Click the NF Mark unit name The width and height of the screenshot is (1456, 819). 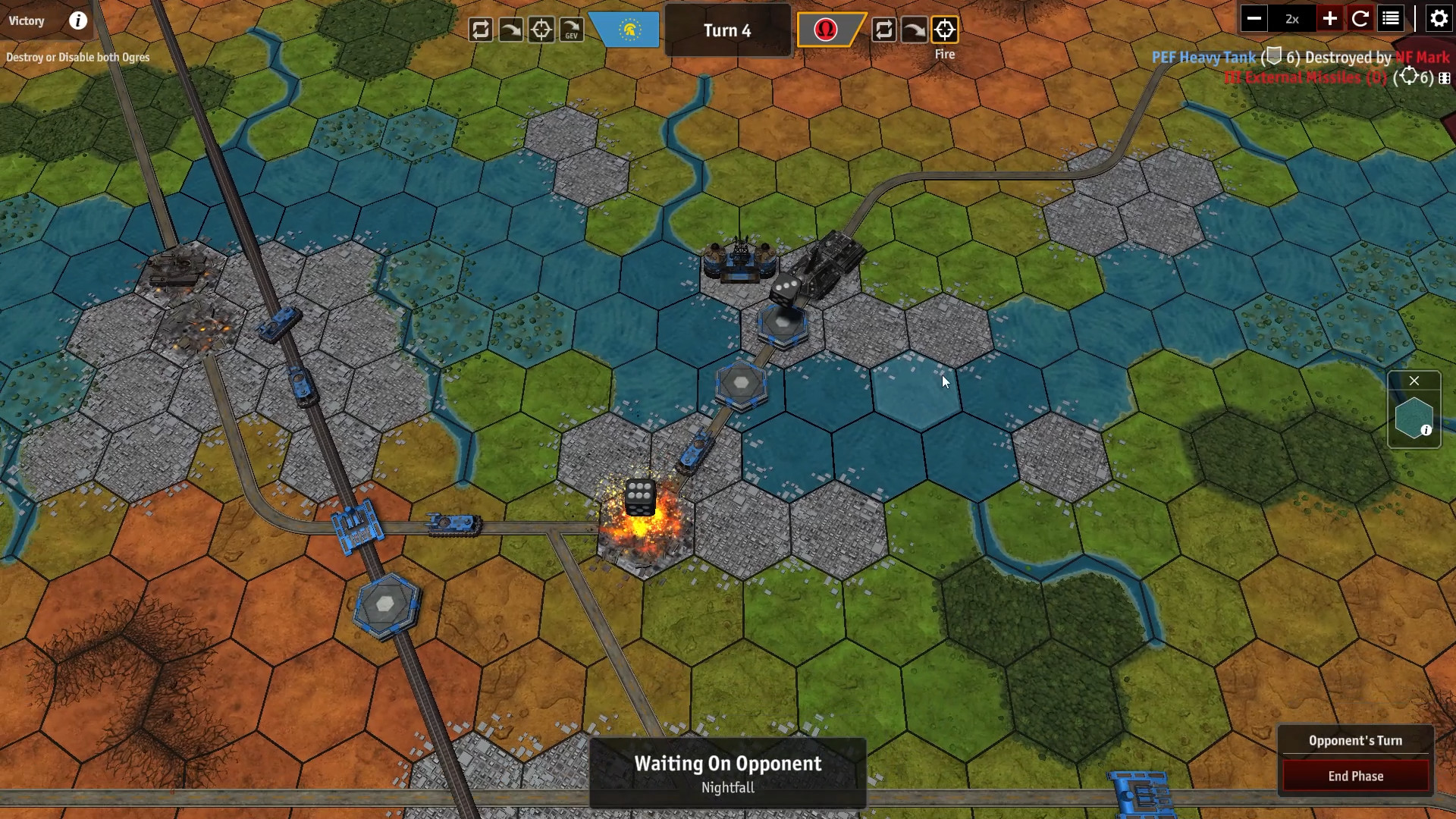pyautogui.click(x=1422, y=57)
